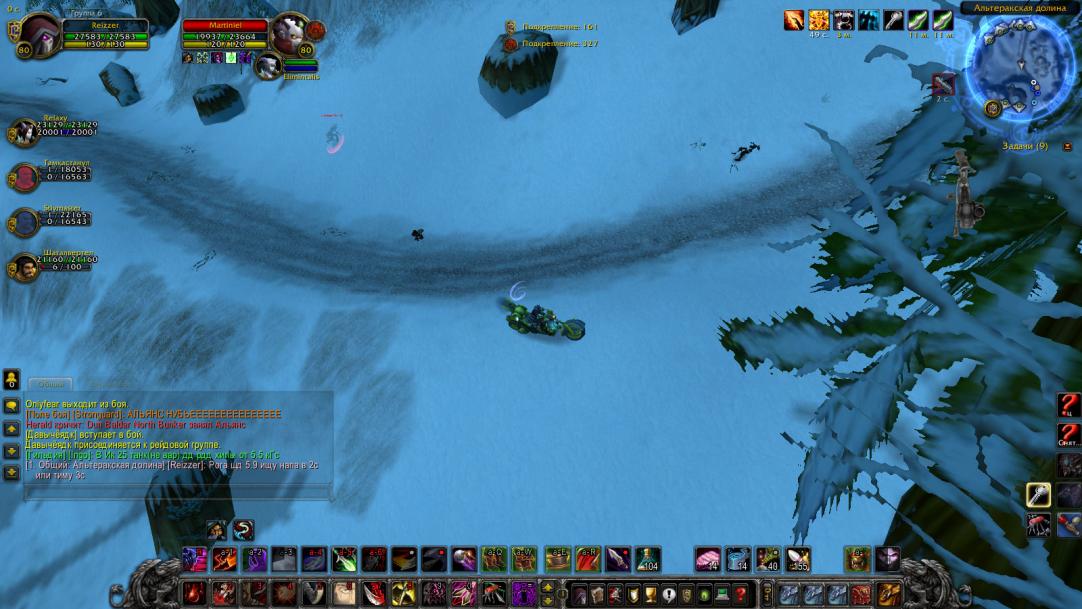Select party member Relaxy's portrait
The image size is (1082, 609).
(23, 132)
